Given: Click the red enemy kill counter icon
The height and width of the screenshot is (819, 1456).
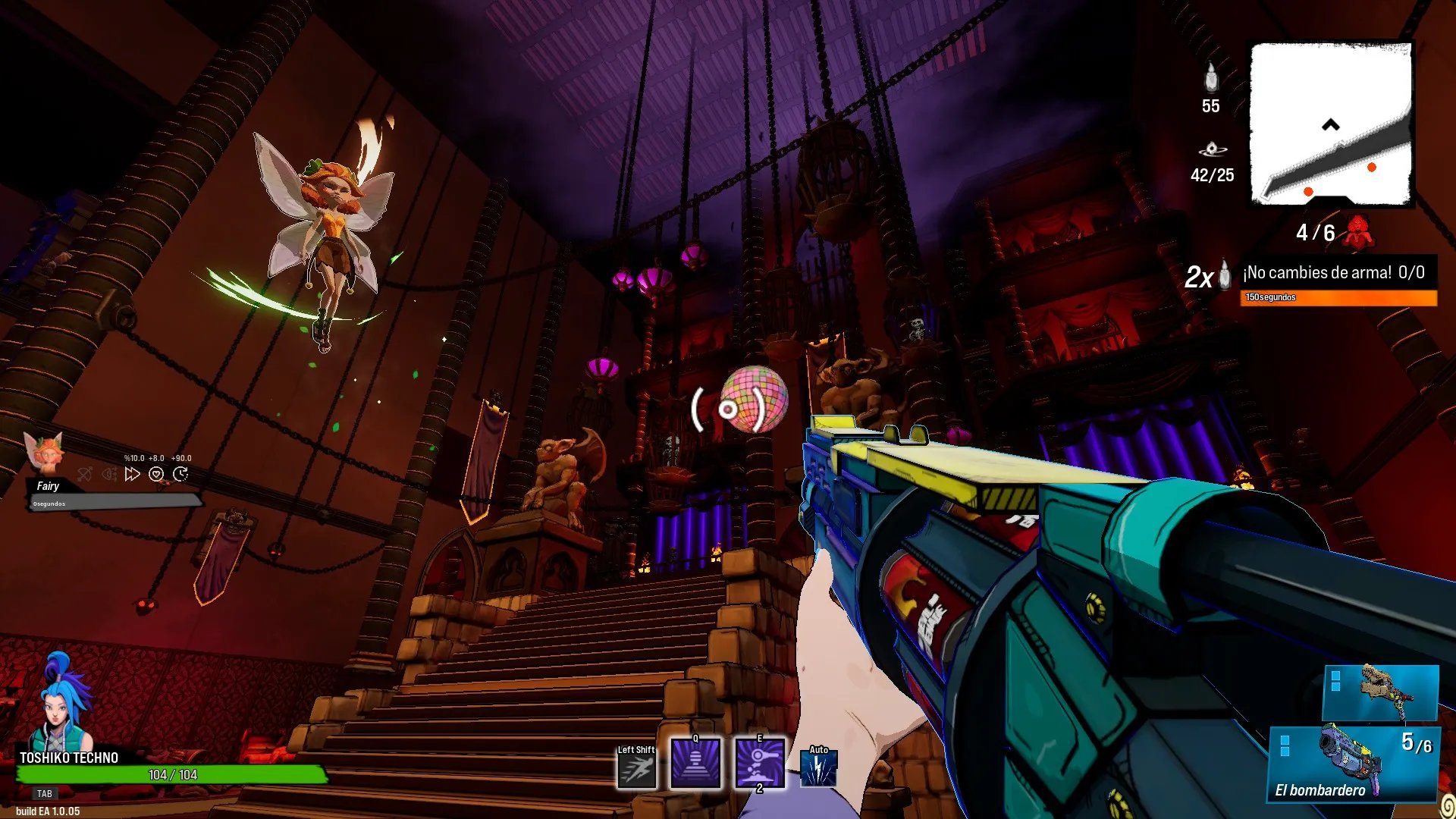Looking at the screenshot, I should click(1358, 232).
